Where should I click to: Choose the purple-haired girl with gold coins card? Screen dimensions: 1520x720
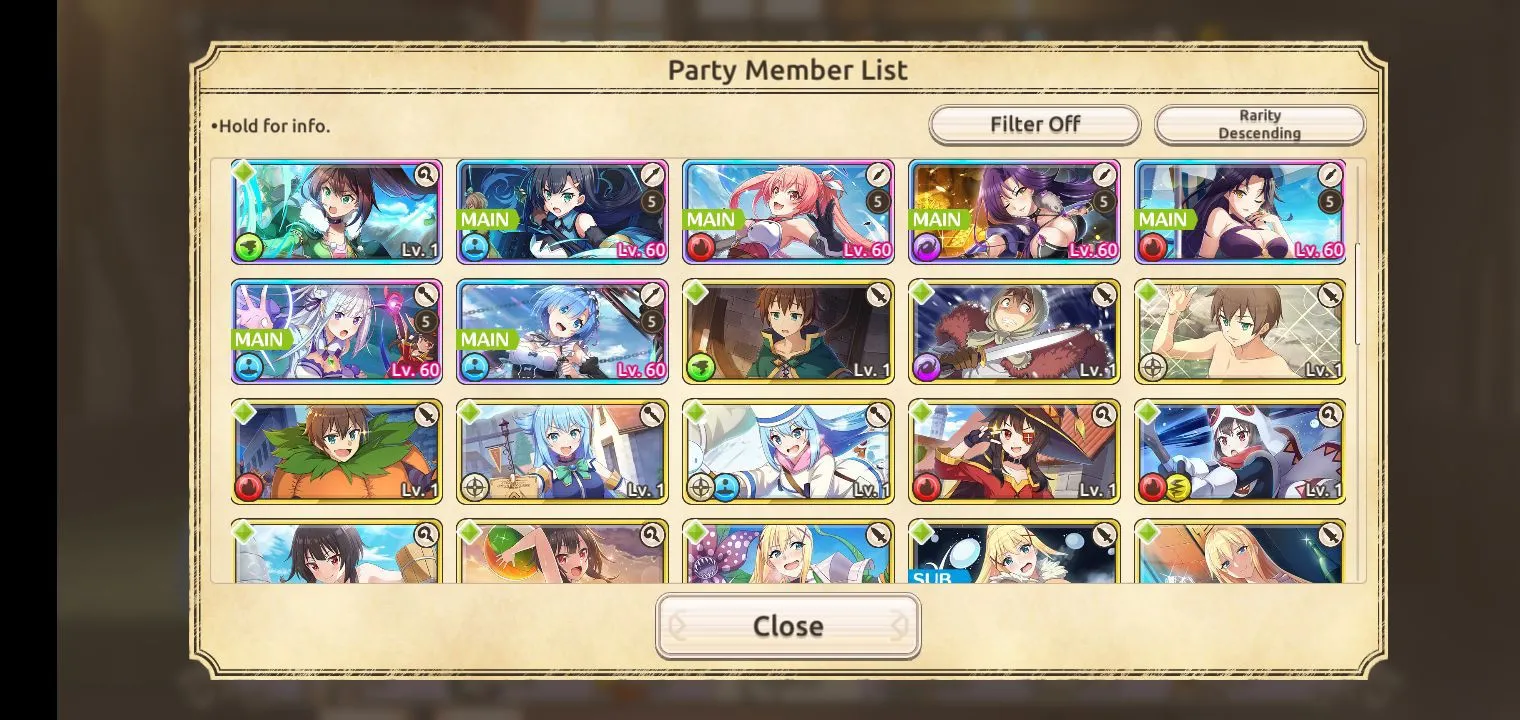(1014, 212)
